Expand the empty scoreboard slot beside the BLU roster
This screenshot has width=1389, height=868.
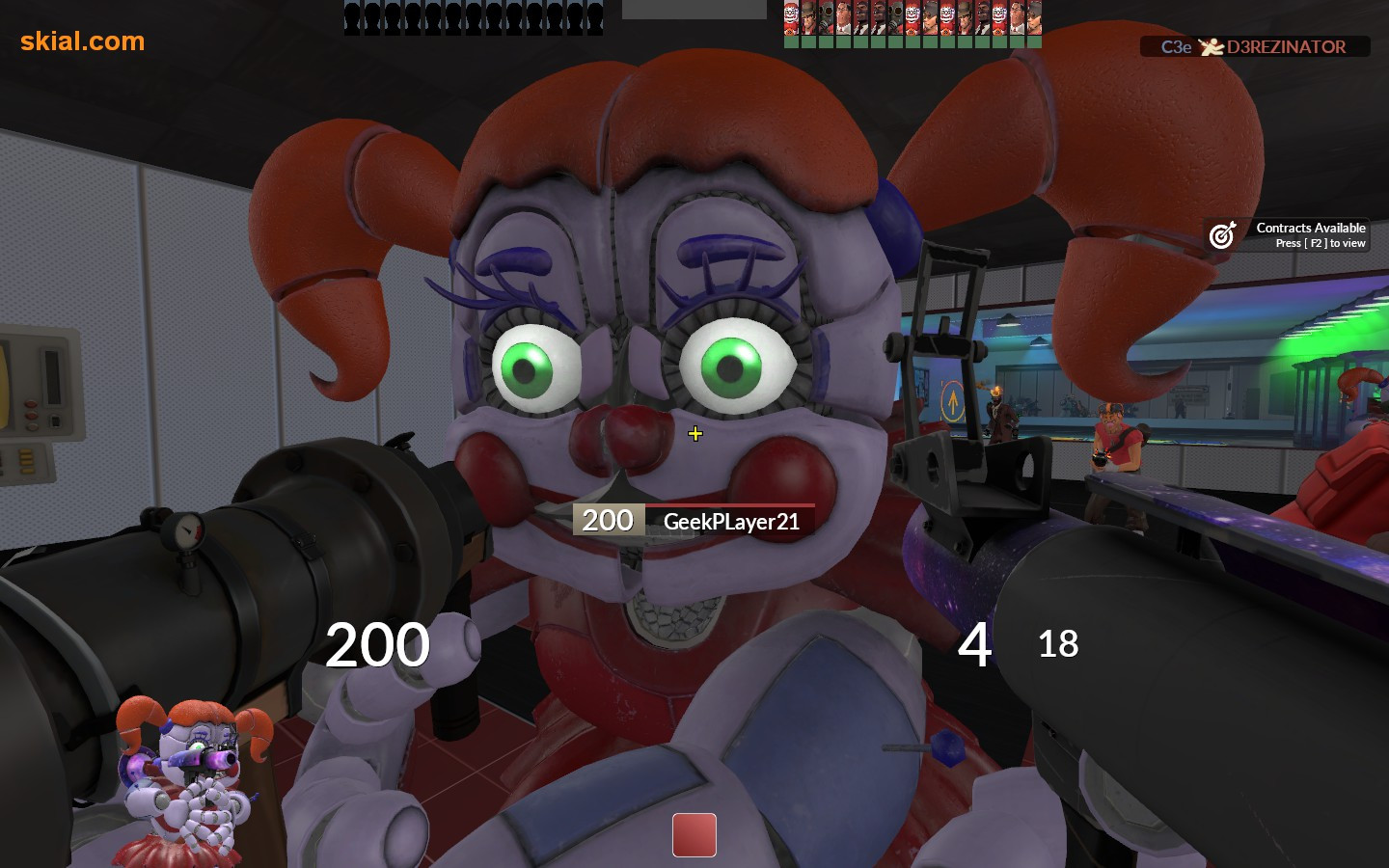pos(693,11)
